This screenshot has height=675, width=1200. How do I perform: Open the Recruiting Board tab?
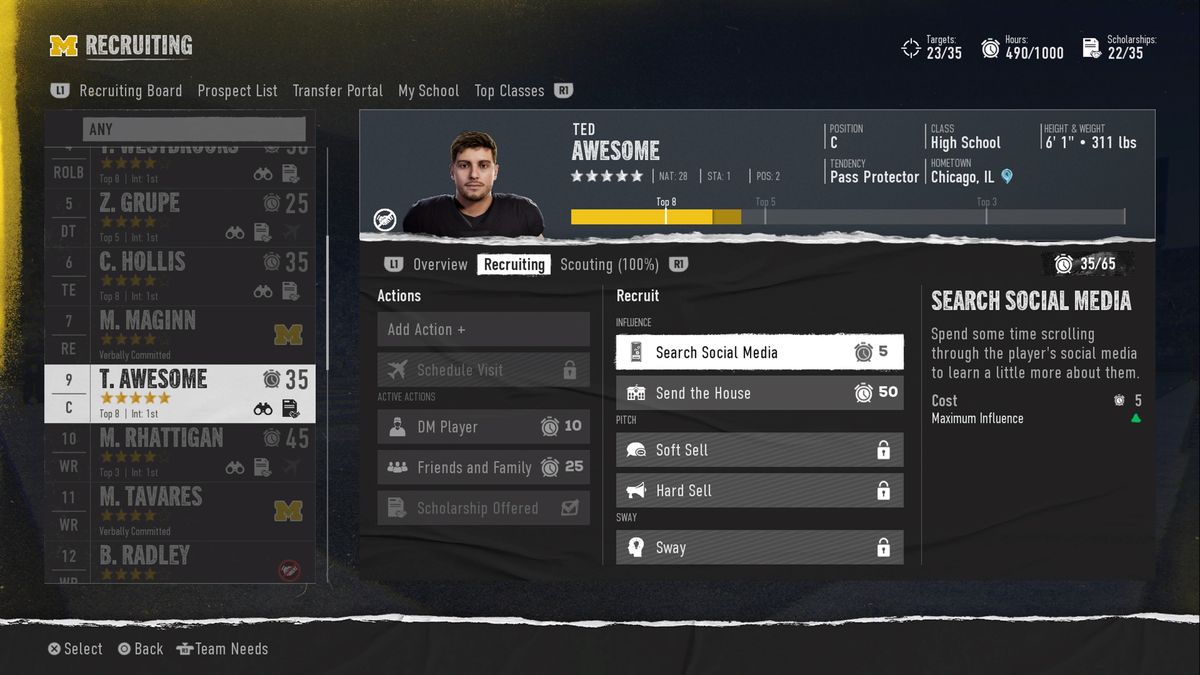click(x=130, y=91)
